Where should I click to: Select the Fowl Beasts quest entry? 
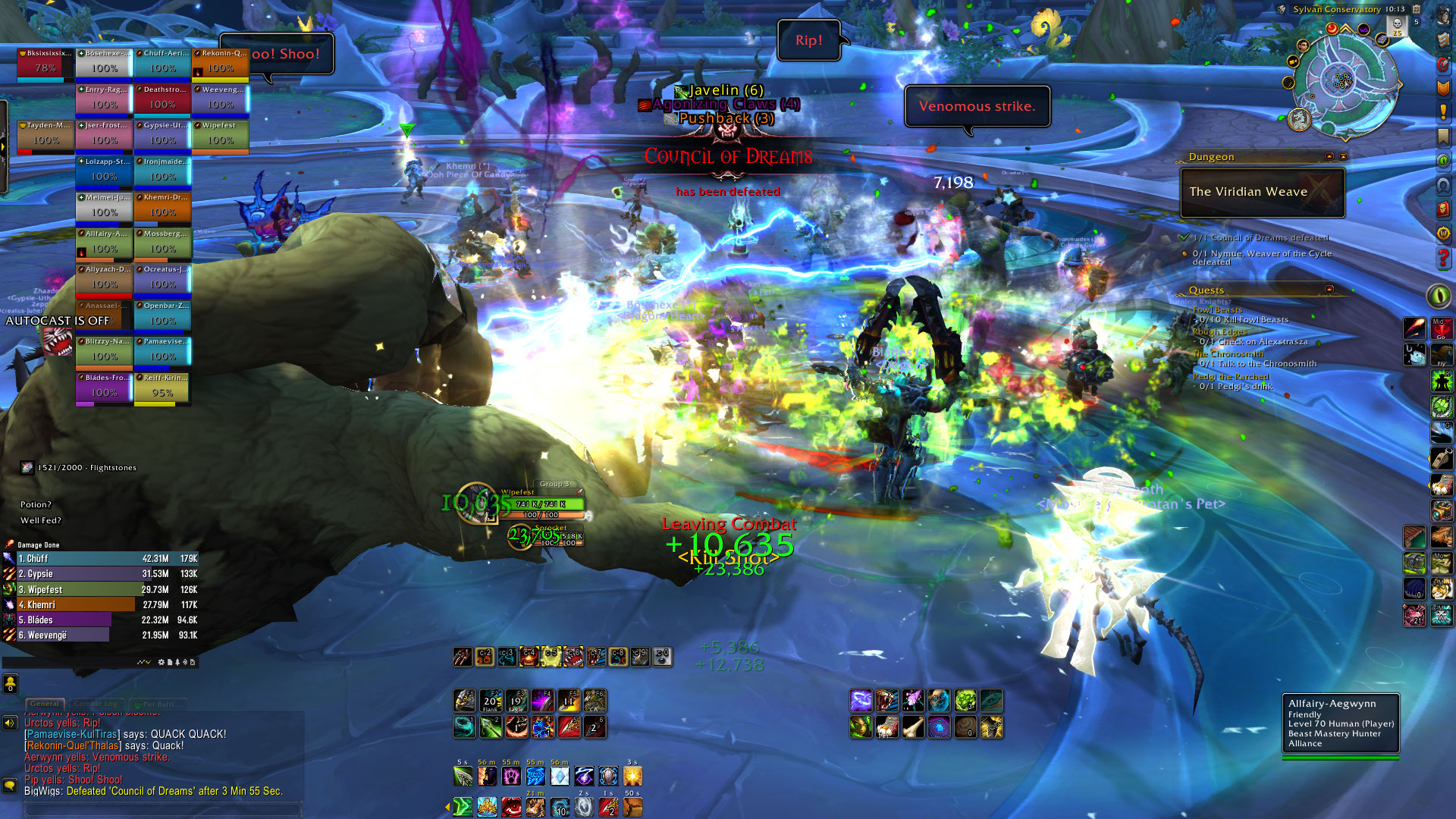pos(1217,309)
